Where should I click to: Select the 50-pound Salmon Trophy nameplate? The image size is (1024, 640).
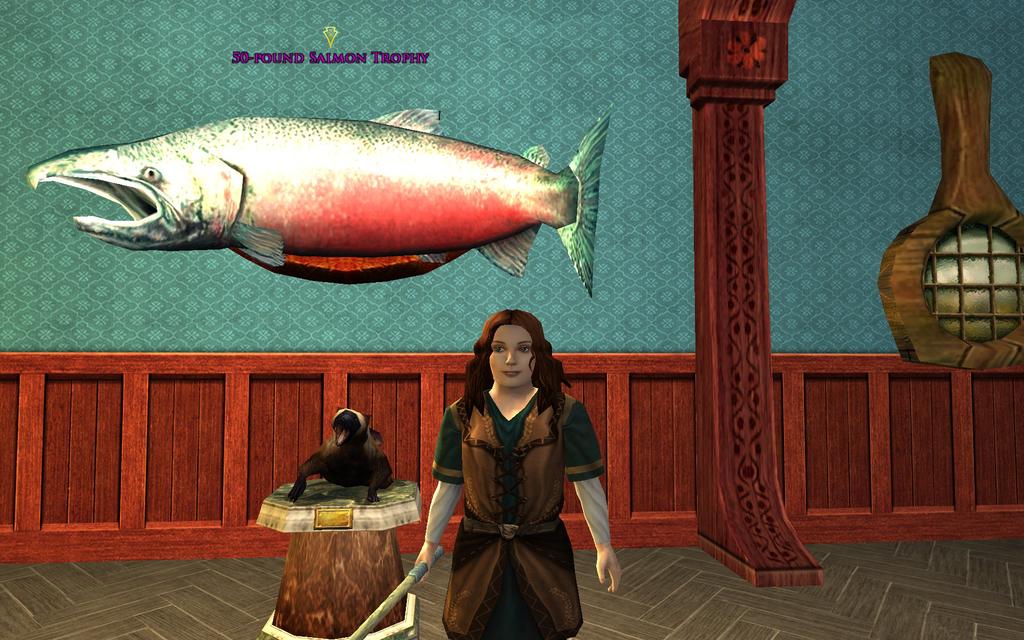330,58
